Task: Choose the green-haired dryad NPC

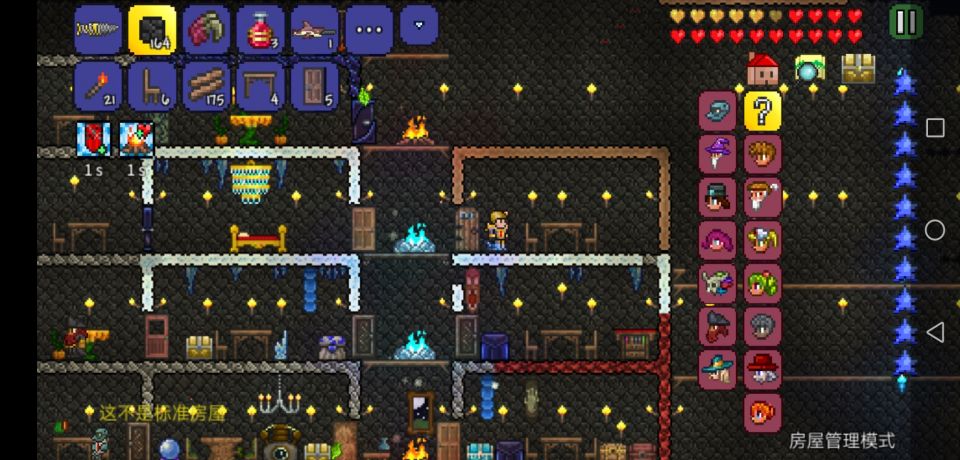Action: 763,283
